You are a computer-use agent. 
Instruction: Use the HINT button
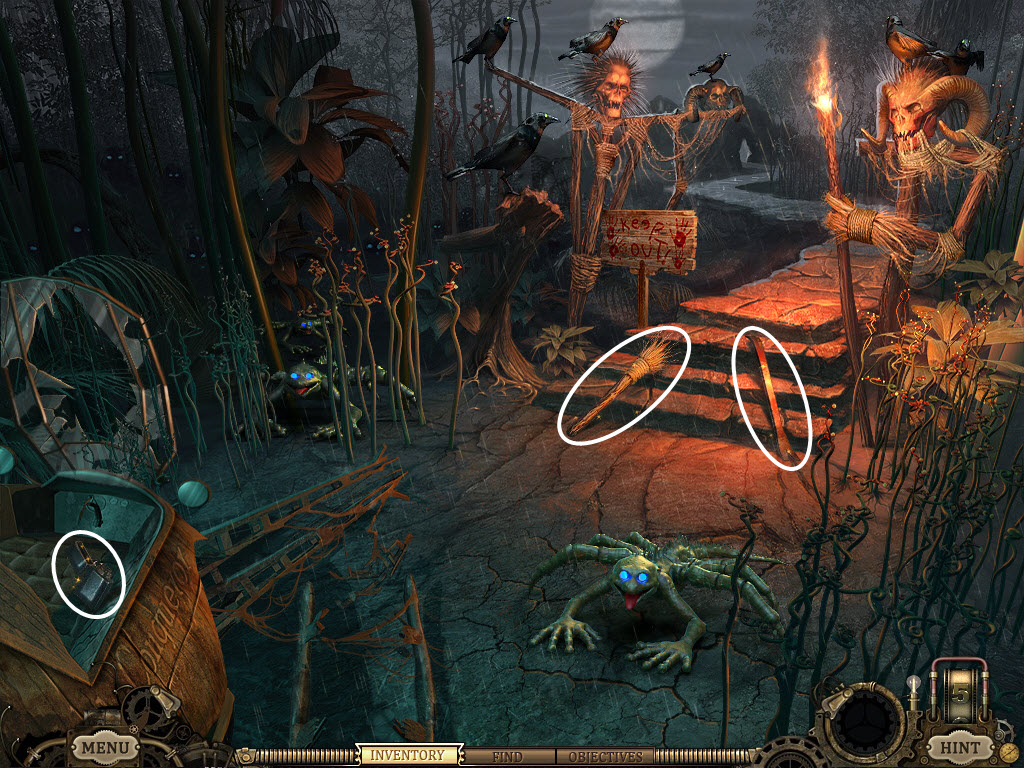[958, 747]
